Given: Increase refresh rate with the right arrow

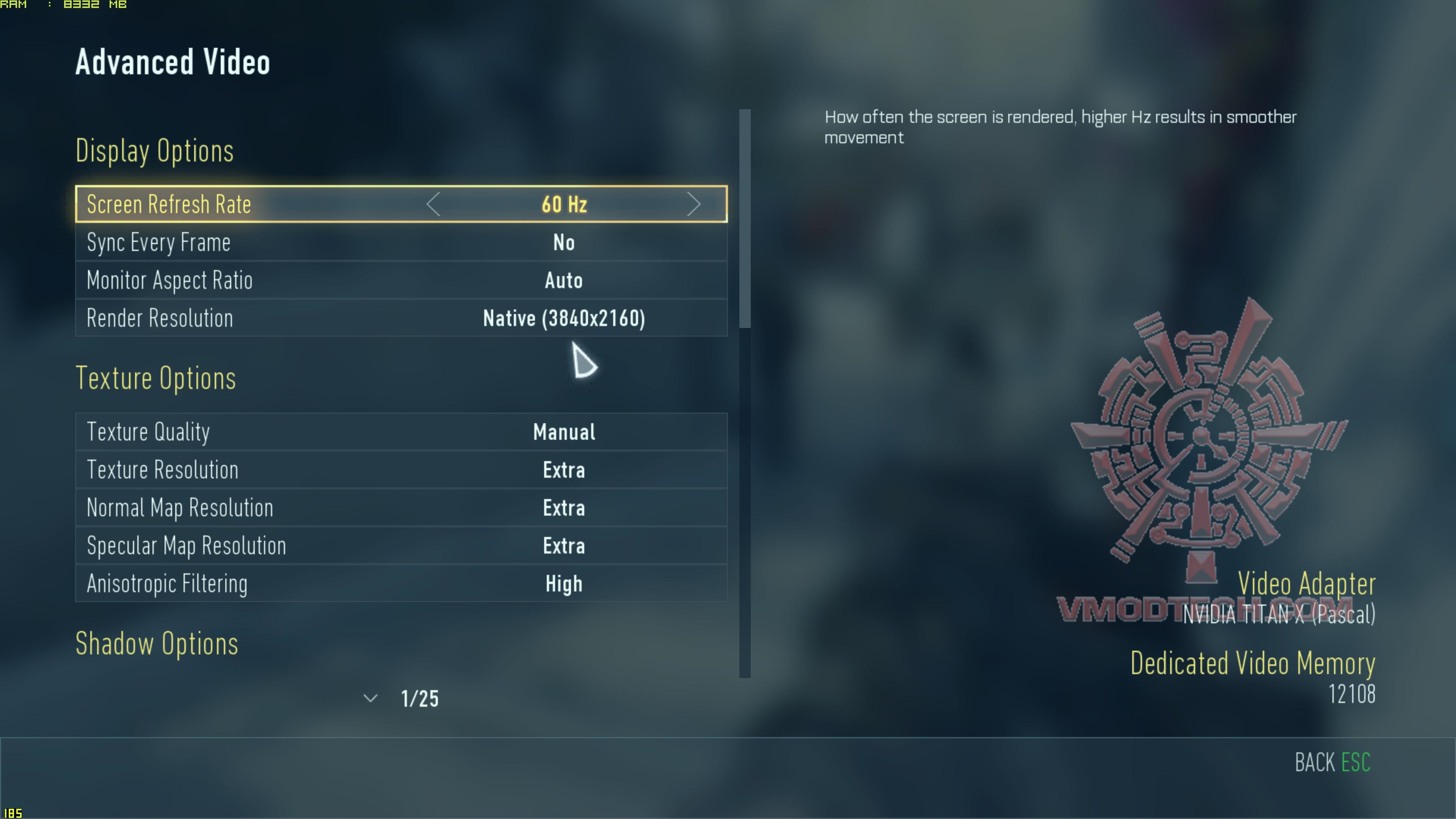Looking at the screenshot, I should 693,204.
